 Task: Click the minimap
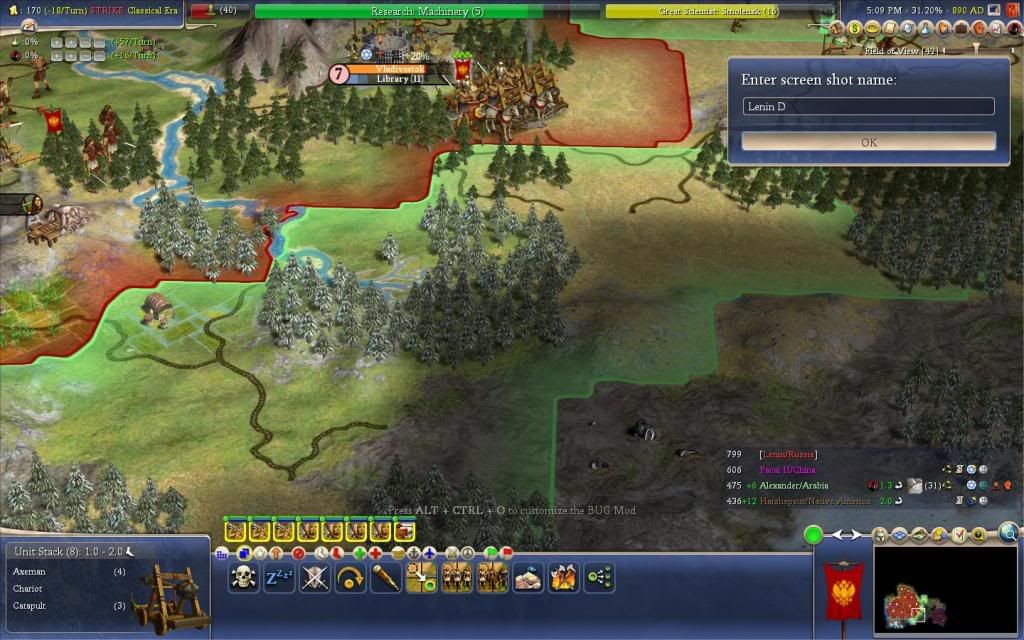click(932, 590)
